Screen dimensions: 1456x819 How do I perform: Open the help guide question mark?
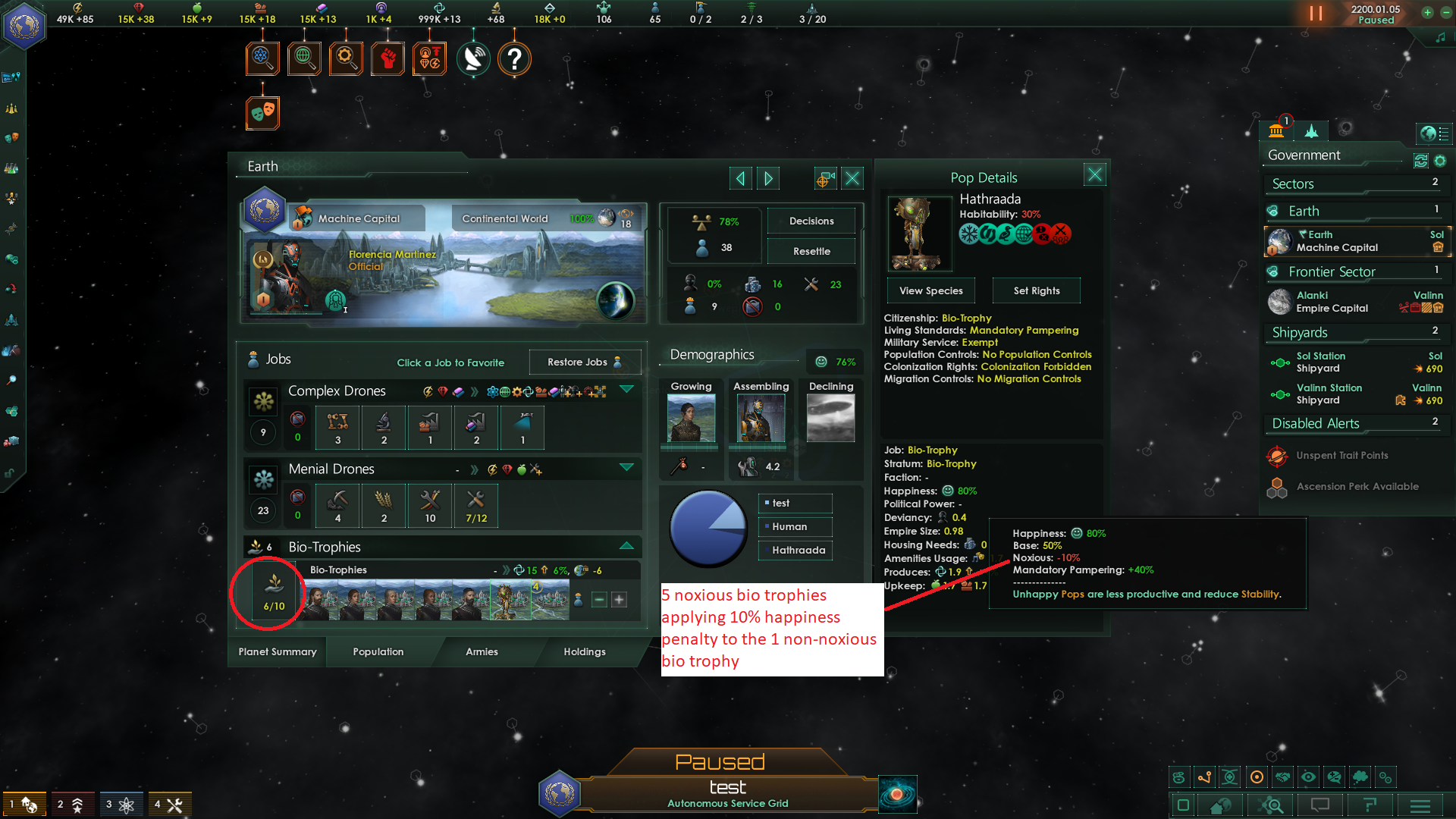point(515,58)
